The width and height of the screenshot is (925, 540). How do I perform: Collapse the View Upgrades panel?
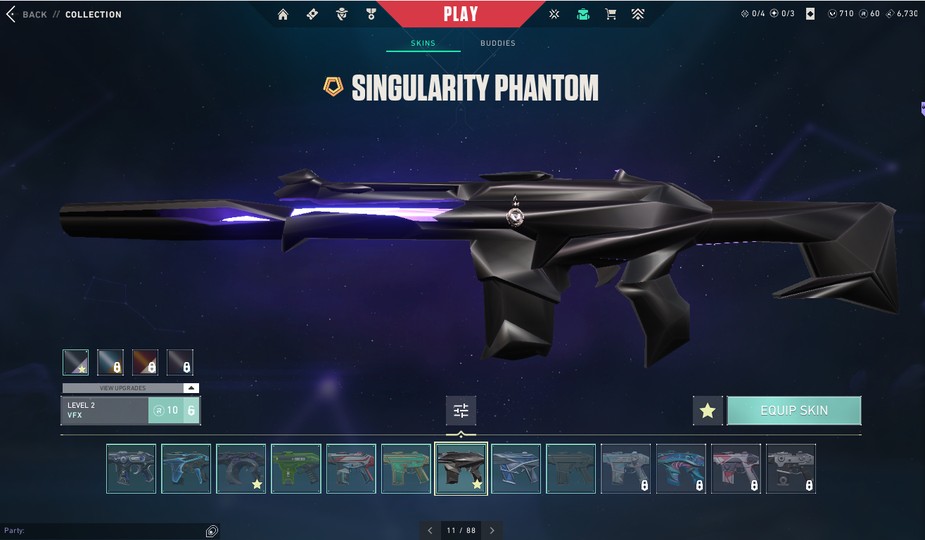(191, 388)
